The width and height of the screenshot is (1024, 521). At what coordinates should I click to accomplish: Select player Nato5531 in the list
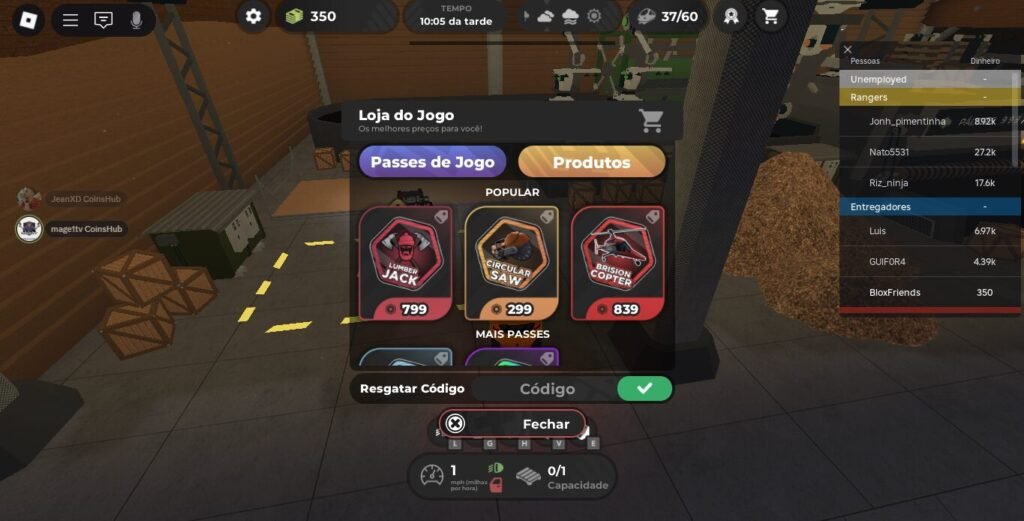click(890, 152)
